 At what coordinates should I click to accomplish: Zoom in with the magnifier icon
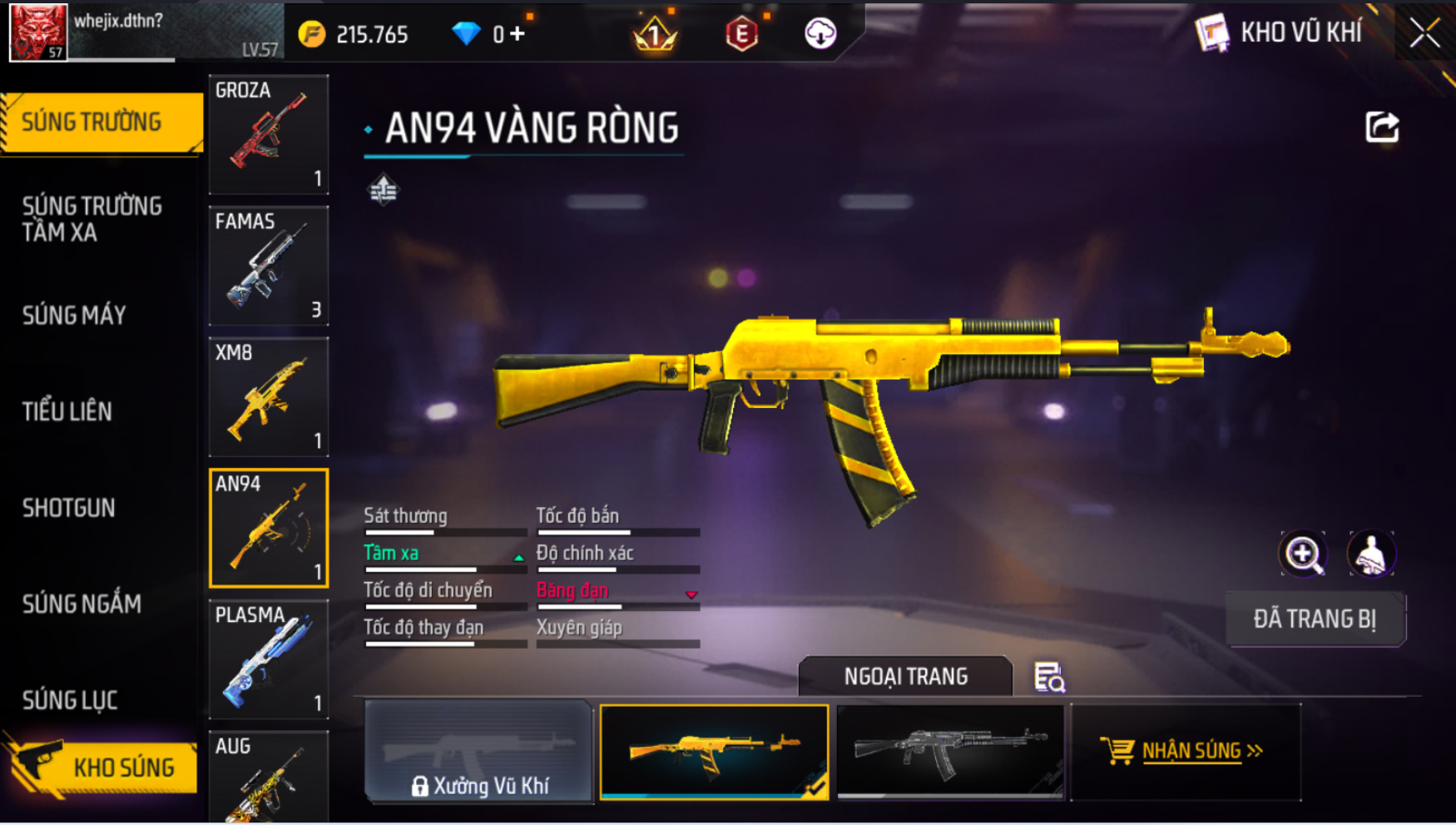(1303, 554)
